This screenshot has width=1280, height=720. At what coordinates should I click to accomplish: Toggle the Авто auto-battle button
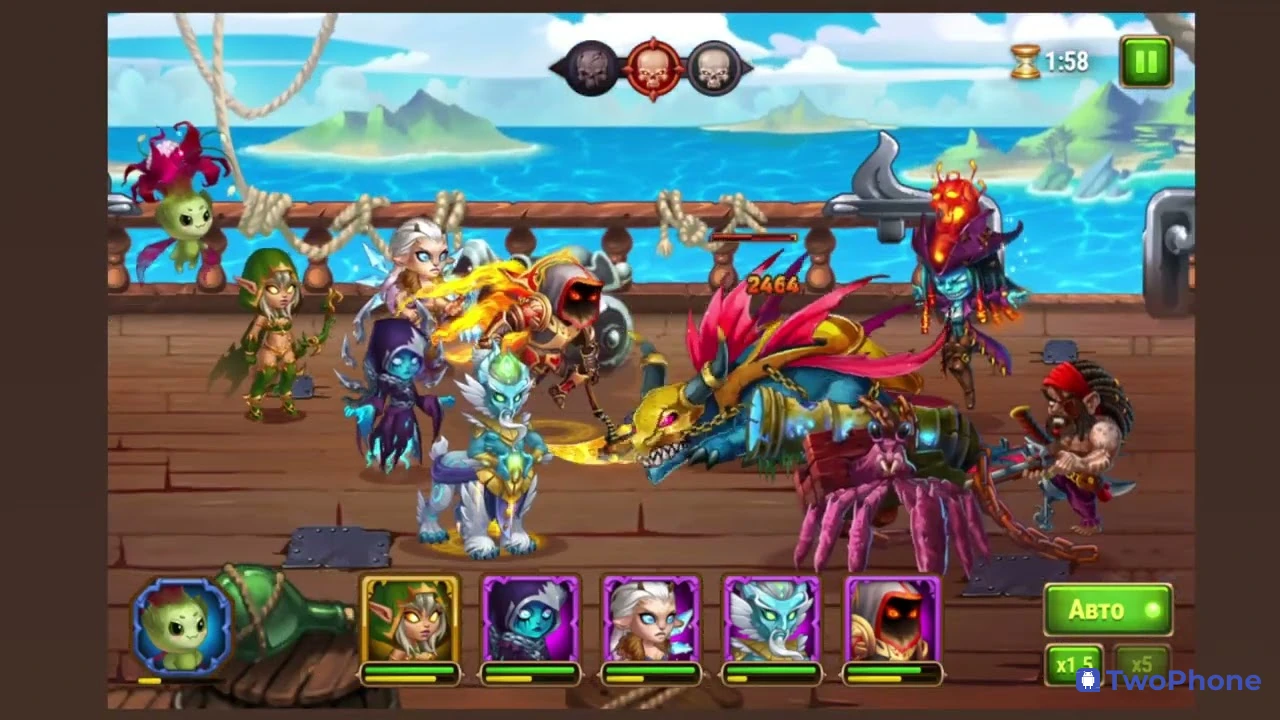[1107, 610]
